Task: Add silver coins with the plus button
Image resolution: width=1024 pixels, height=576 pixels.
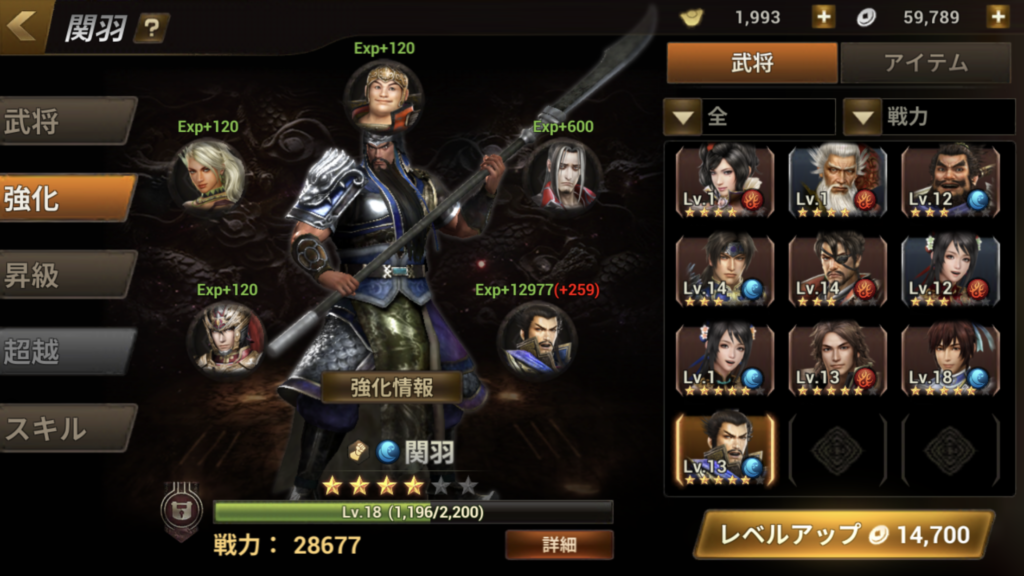Action: (997, 17)
